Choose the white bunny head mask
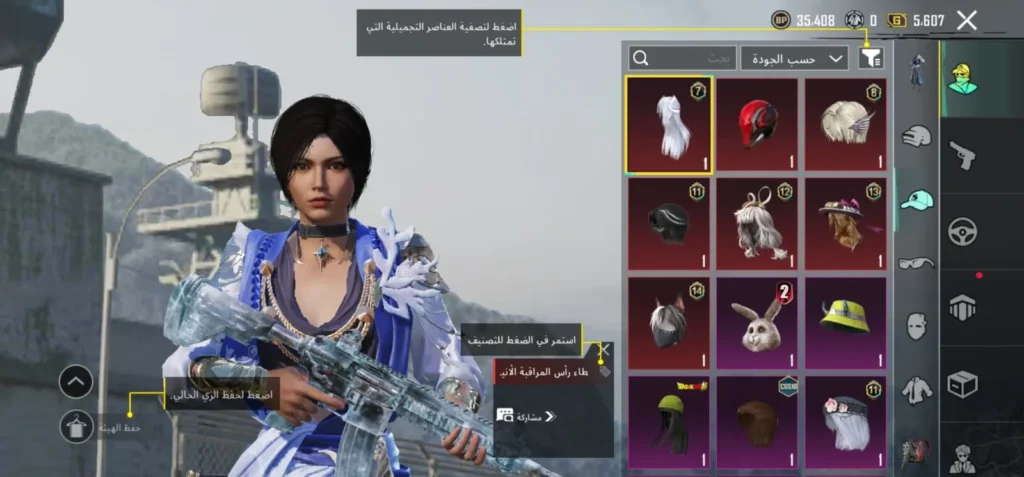This screenshot has height=477, width=1024. [757, 322]
